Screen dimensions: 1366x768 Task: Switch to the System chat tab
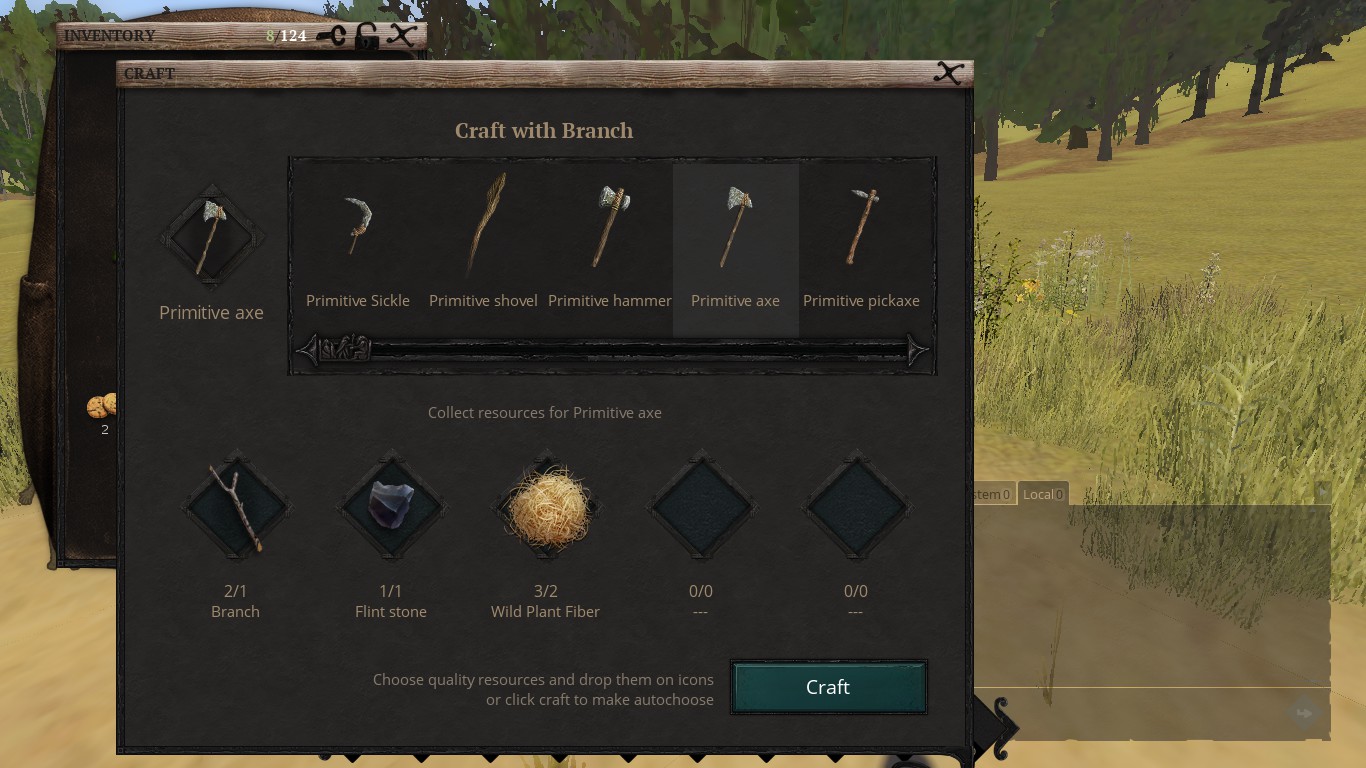(x=993, y=494)
